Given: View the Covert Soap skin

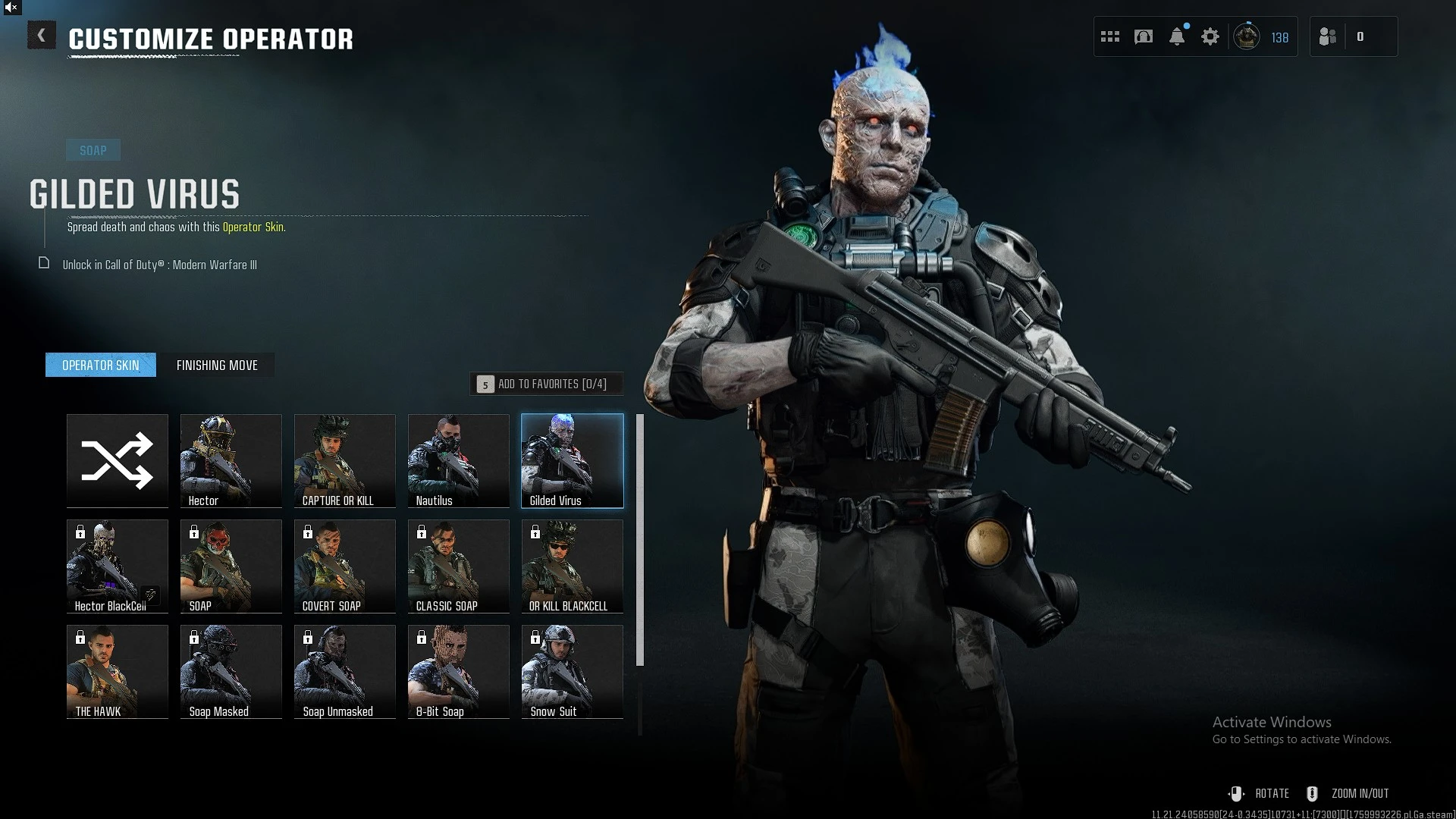Looking at the screenshot, I should point(345,566).
